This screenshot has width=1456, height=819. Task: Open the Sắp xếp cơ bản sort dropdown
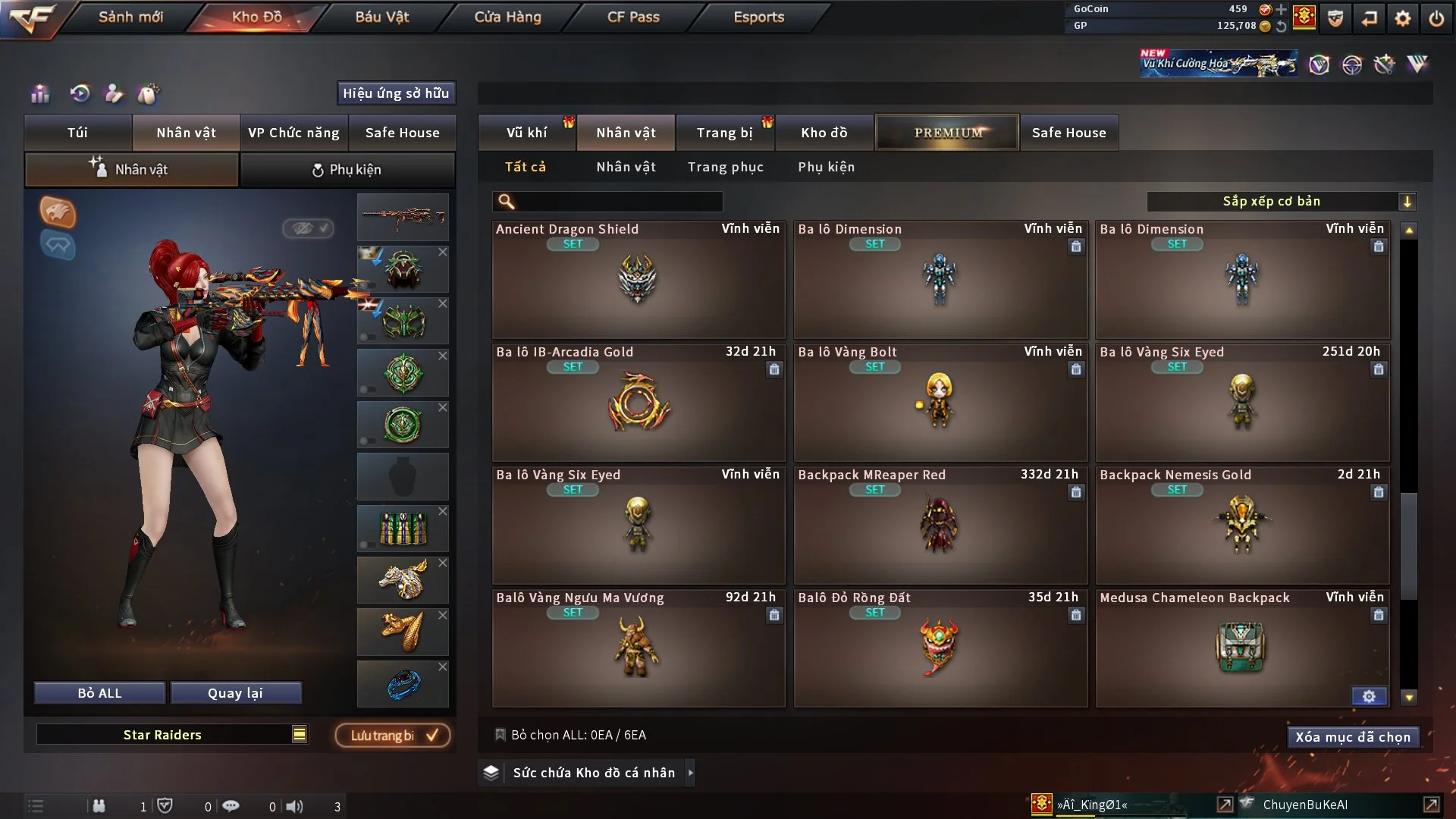point(1281,201)
